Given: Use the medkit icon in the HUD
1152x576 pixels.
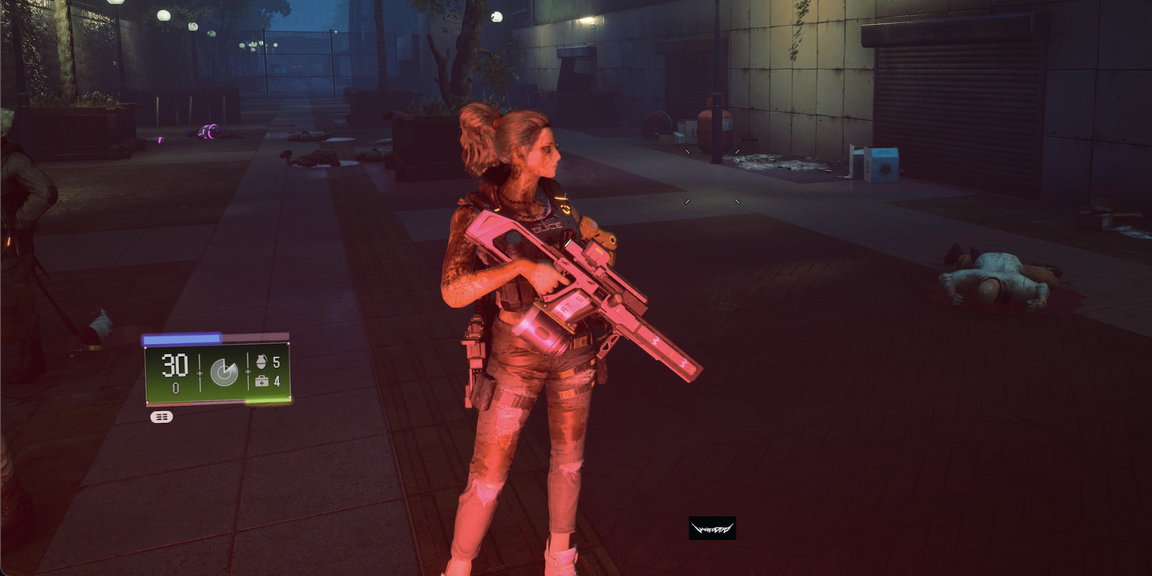Looking at the screenshot, I should click(x=262, y=381).
